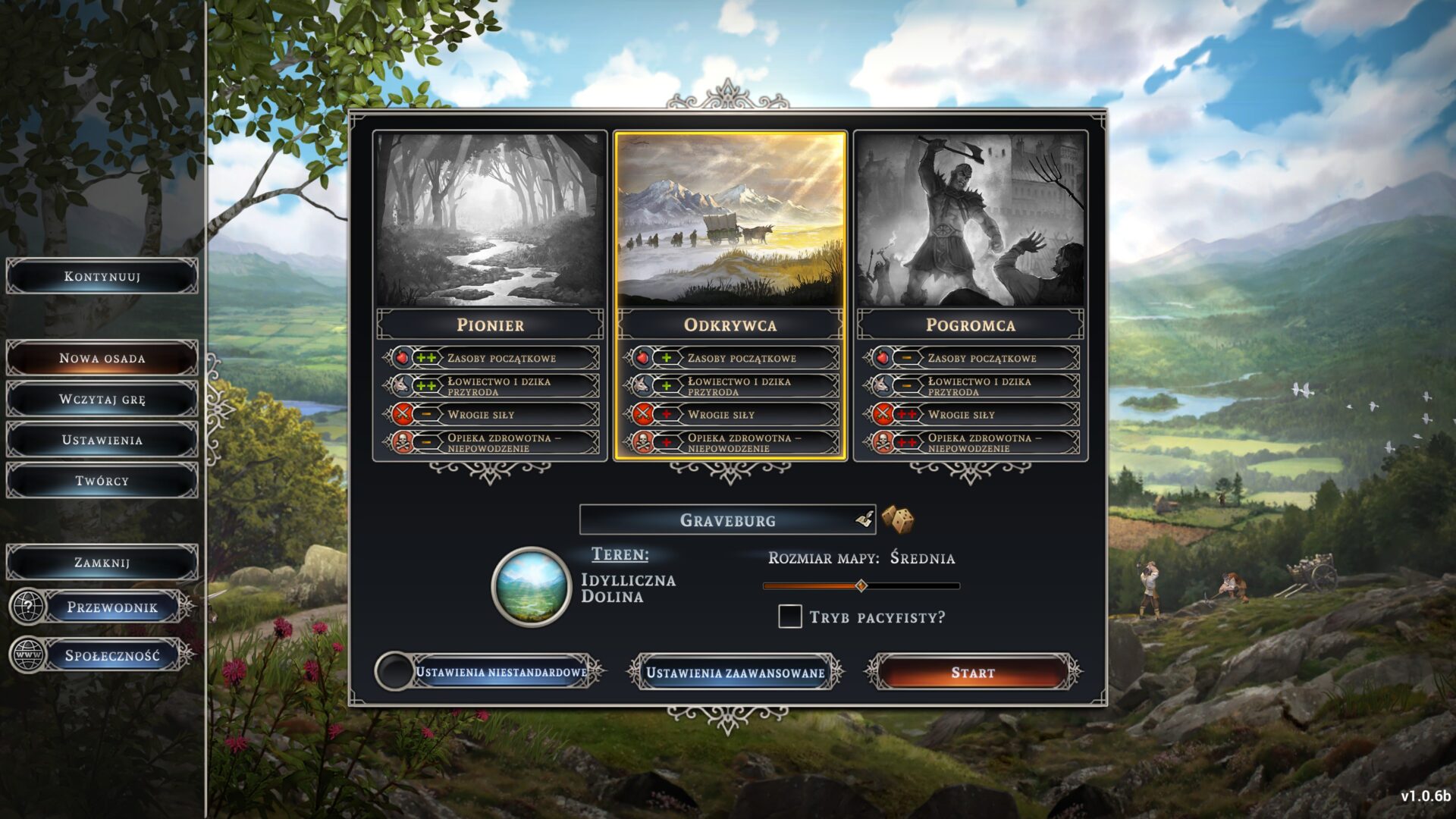
Task: Enable the Ustawienia Niestandardowe toggle
Action: pyautogui.click(x=394, y=672)
